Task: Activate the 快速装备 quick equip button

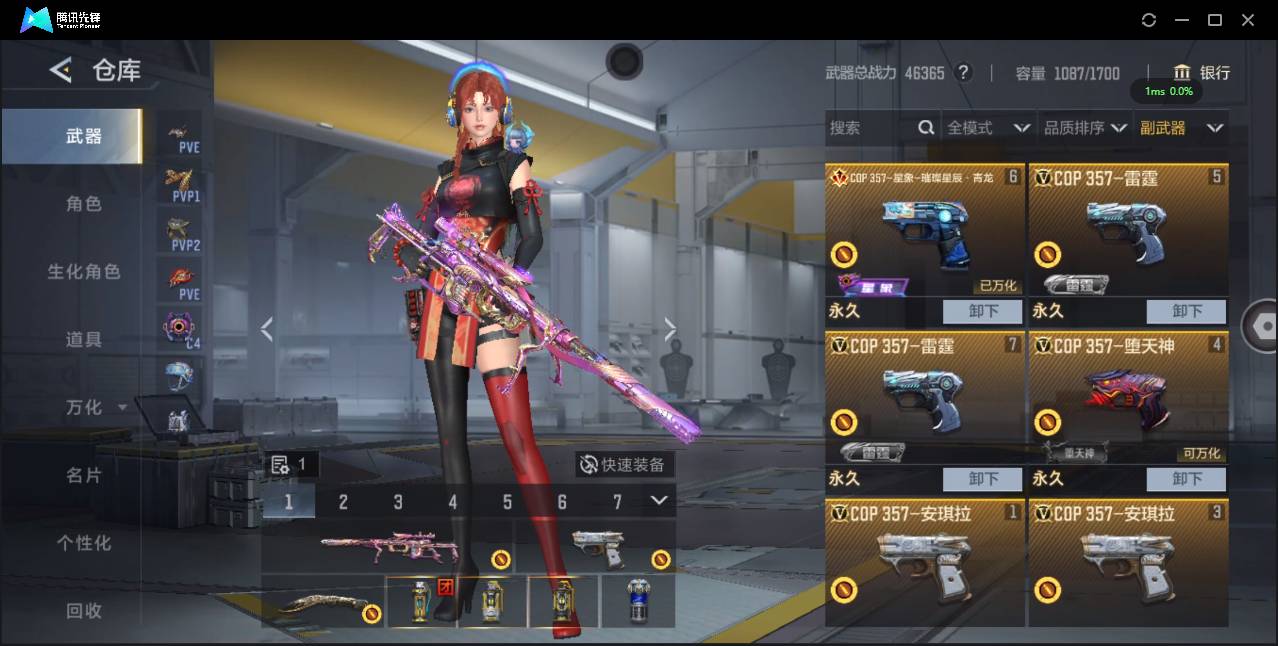Action: click(x=624, y=465)
